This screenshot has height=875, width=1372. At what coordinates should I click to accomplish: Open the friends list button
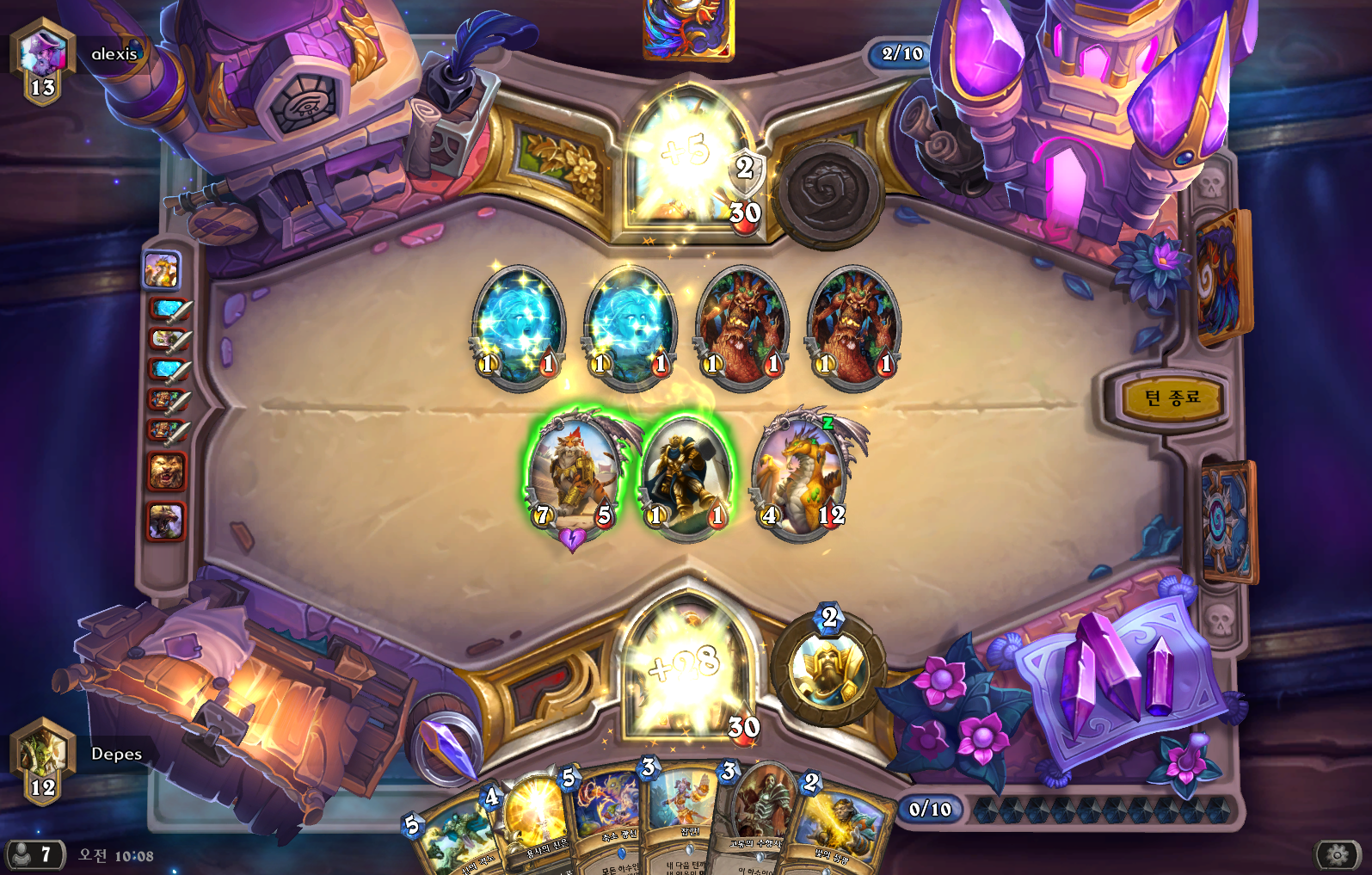34,854
